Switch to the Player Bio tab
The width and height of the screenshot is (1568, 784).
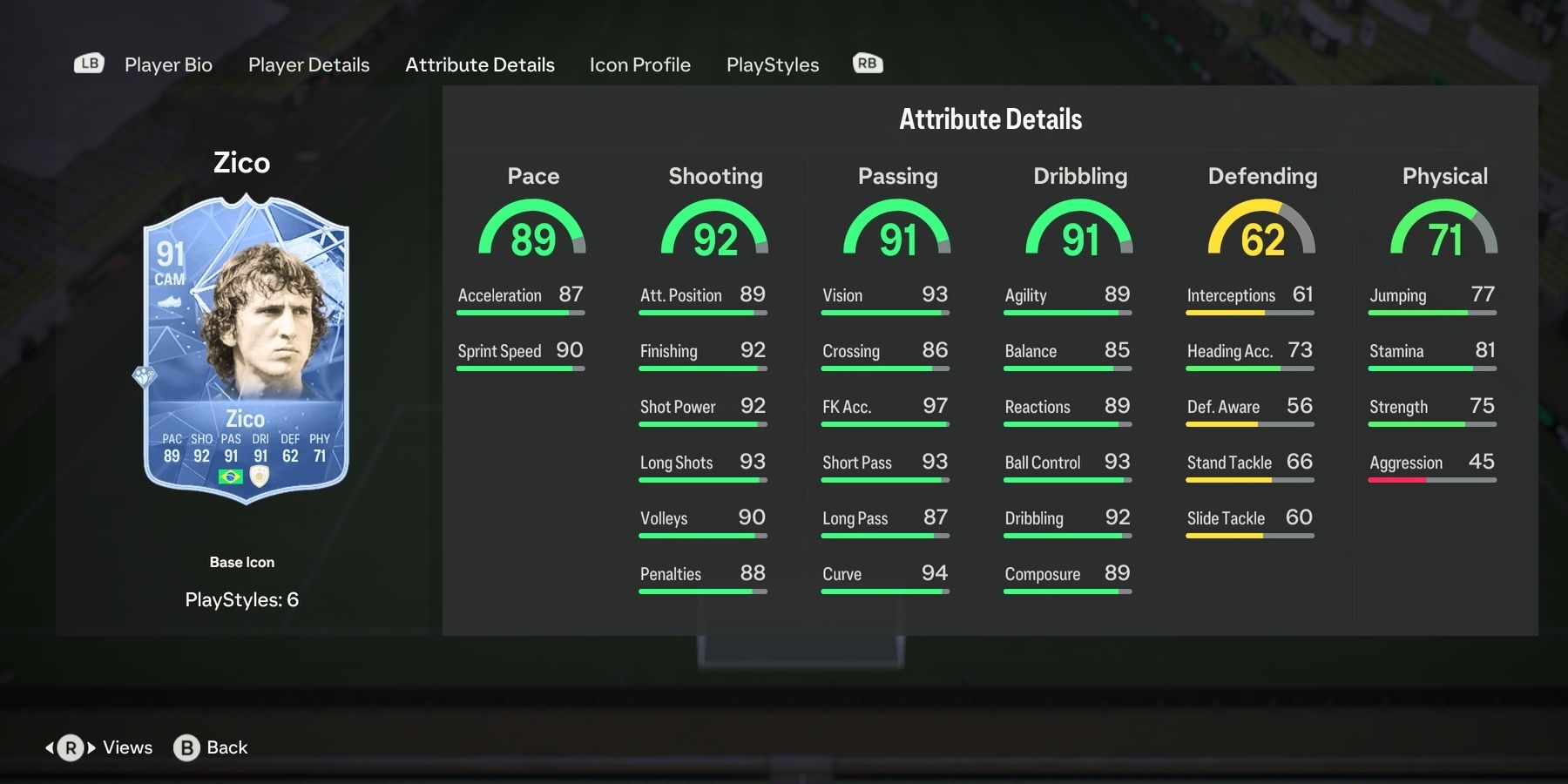[x=168, y=64]
